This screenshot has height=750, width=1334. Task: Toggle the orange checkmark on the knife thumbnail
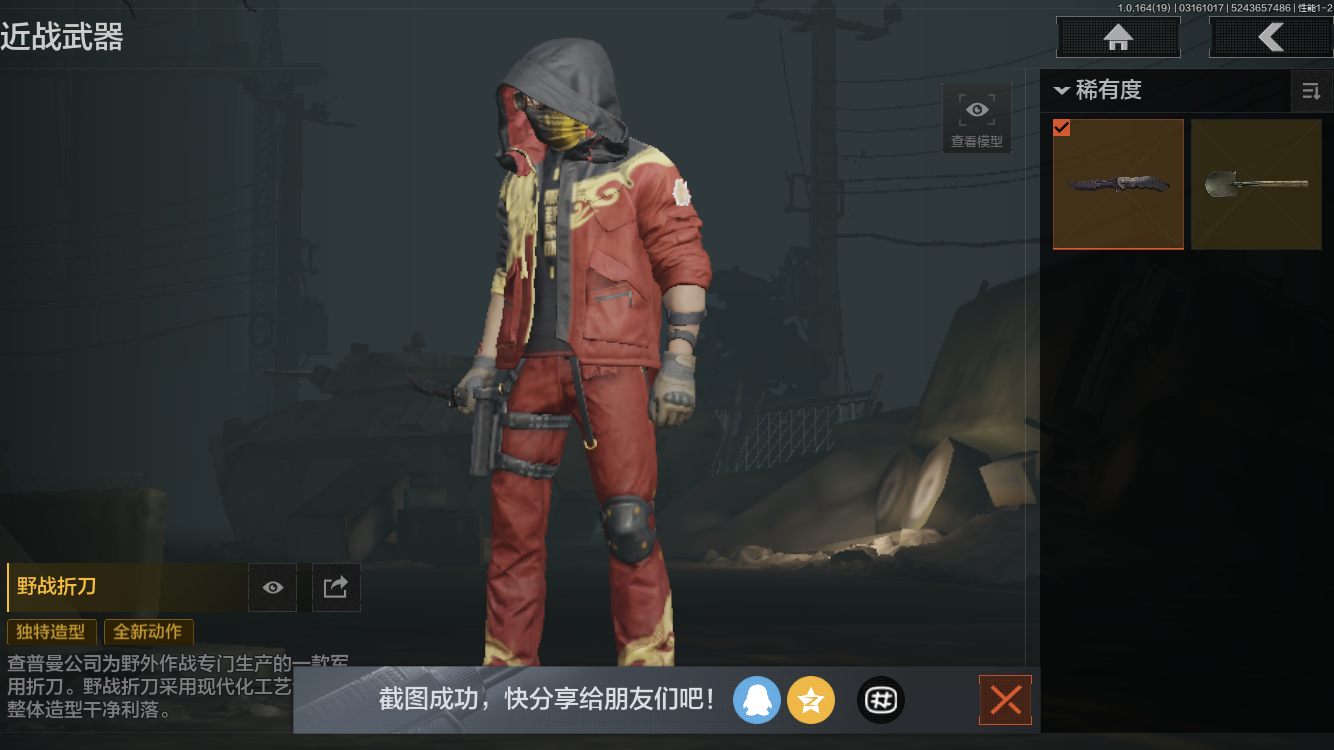1062,128
